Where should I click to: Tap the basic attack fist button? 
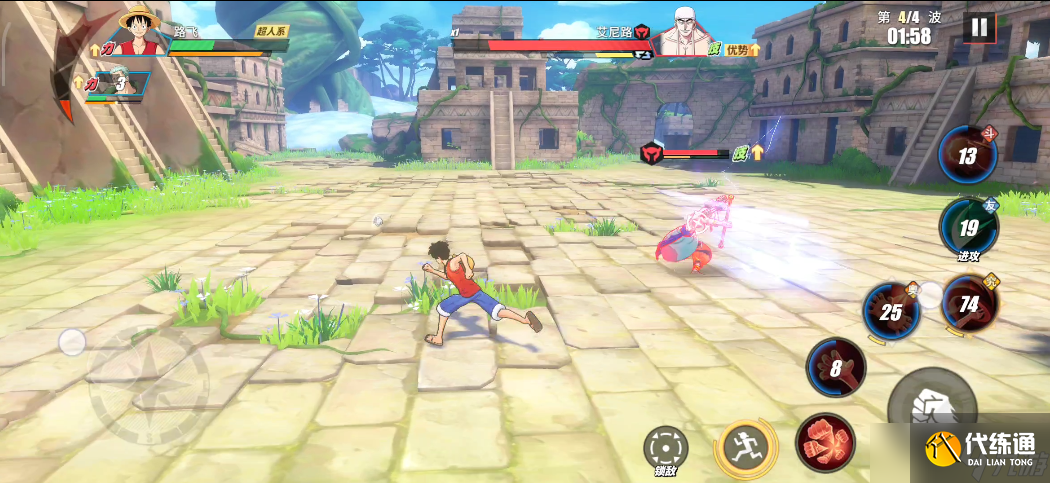pyautogui.click(x=926, y=405)
